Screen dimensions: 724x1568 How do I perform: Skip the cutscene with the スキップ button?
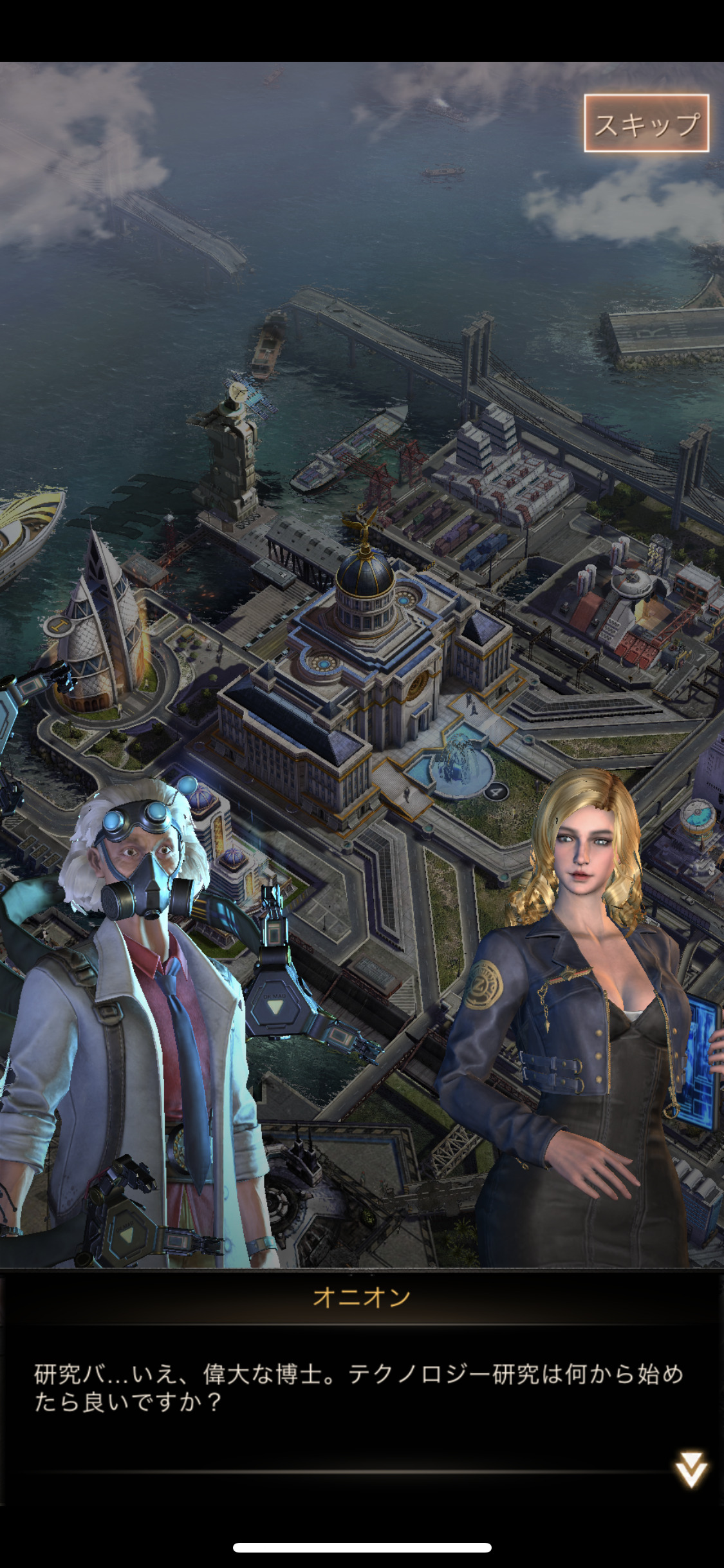[646, 124]
